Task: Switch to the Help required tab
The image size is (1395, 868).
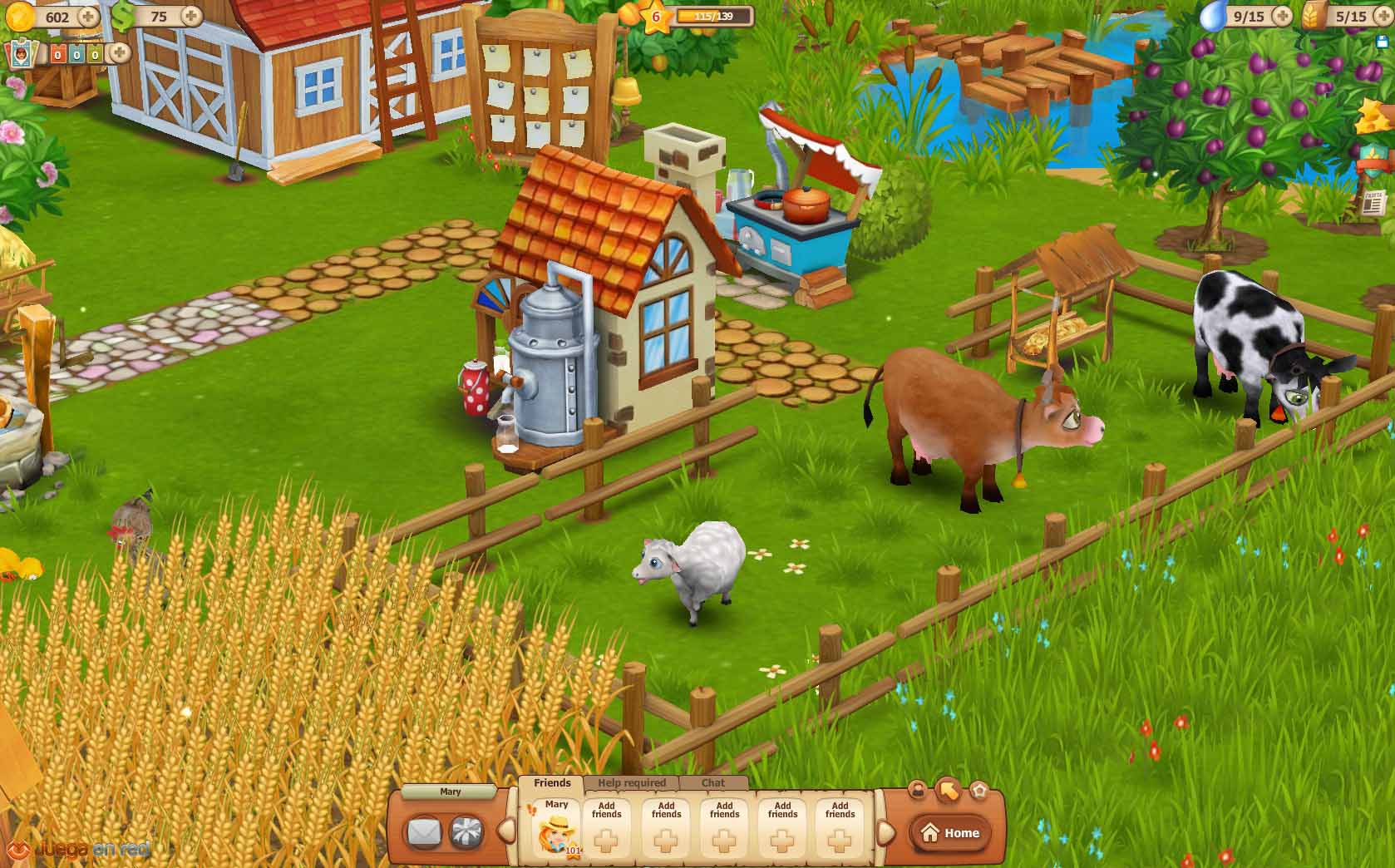Action: click(632, 782)
